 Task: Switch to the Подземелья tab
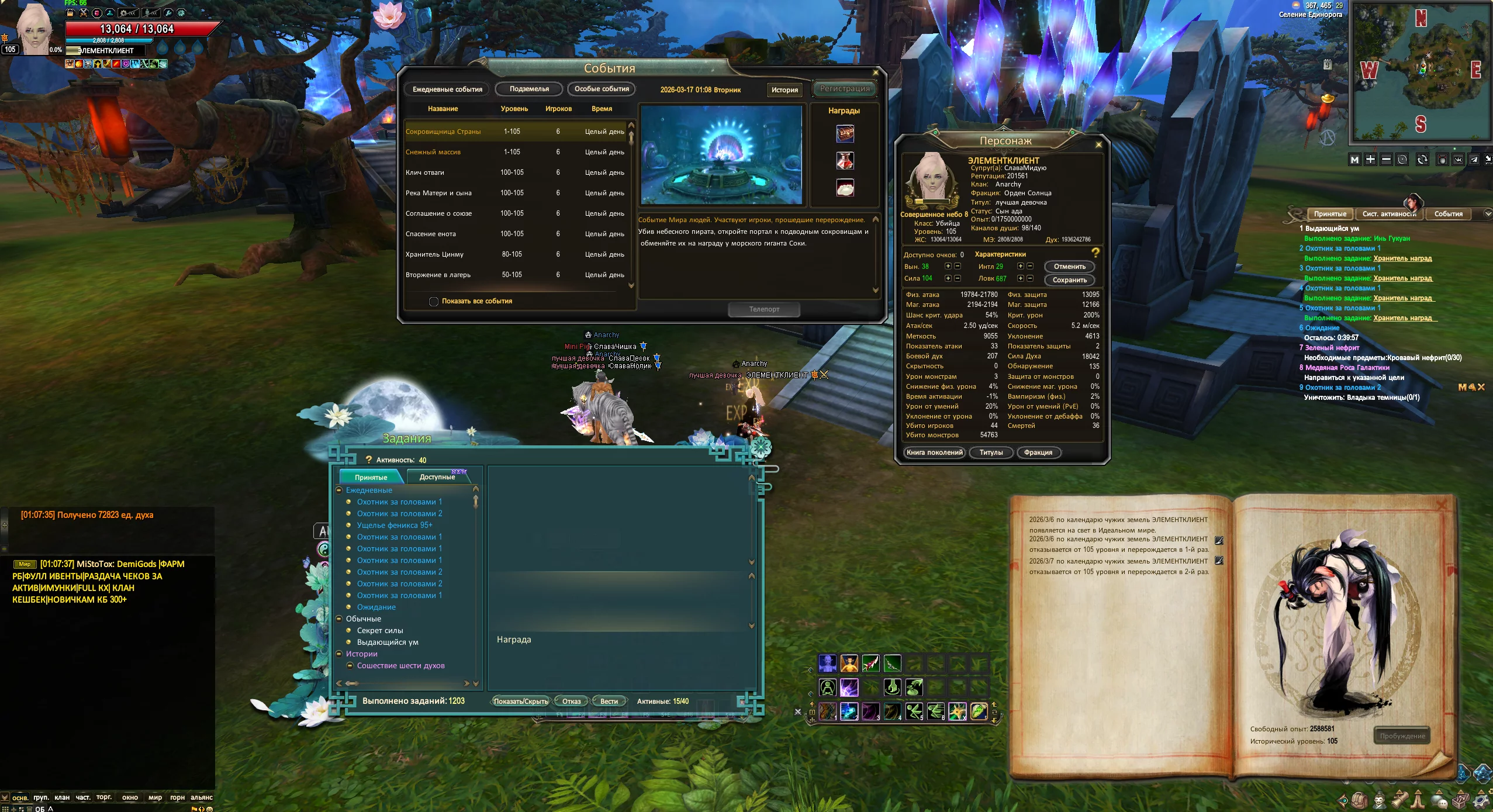click(529, 89)
